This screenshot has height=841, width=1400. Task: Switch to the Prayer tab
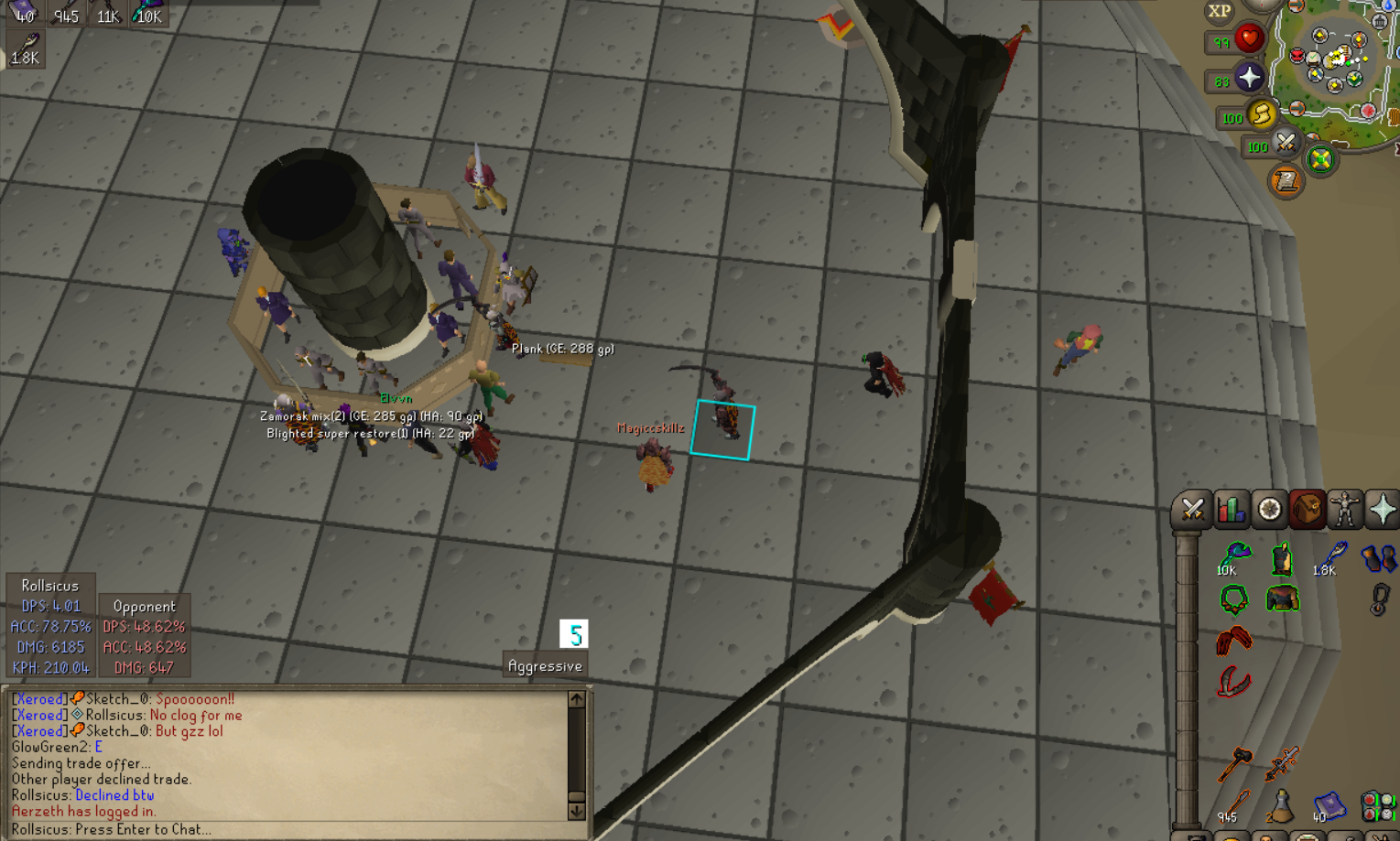(1383, 510)
